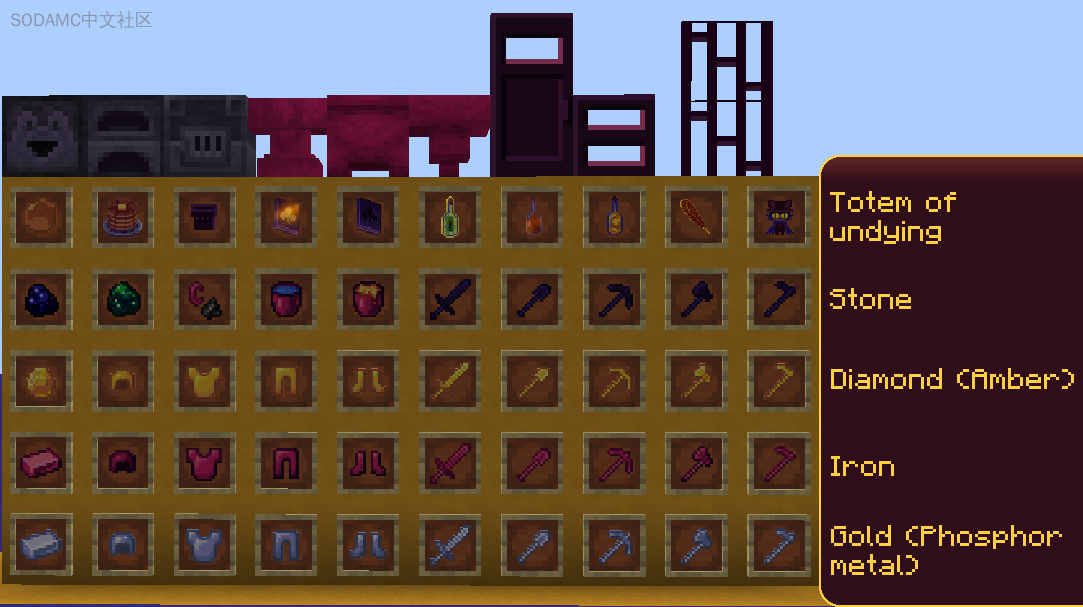Click the dark stone sword slot
This screenshot has height=607, width=1083.
coord(451,298)
